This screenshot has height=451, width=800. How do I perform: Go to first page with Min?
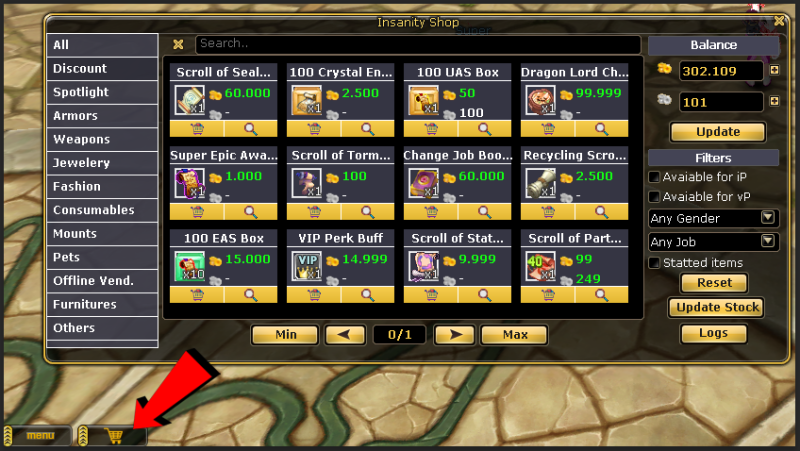284,335
